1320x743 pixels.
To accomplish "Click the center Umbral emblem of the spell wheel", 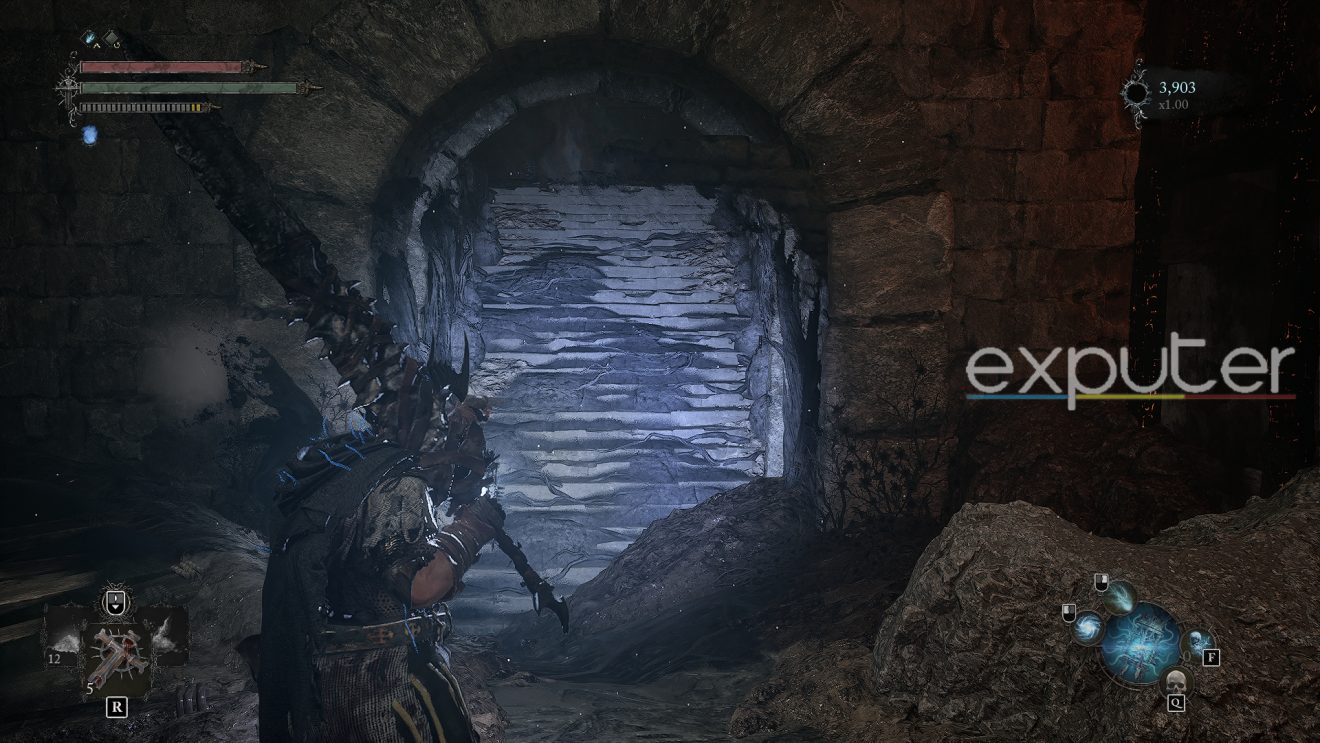I will (x=1139, y=646).
